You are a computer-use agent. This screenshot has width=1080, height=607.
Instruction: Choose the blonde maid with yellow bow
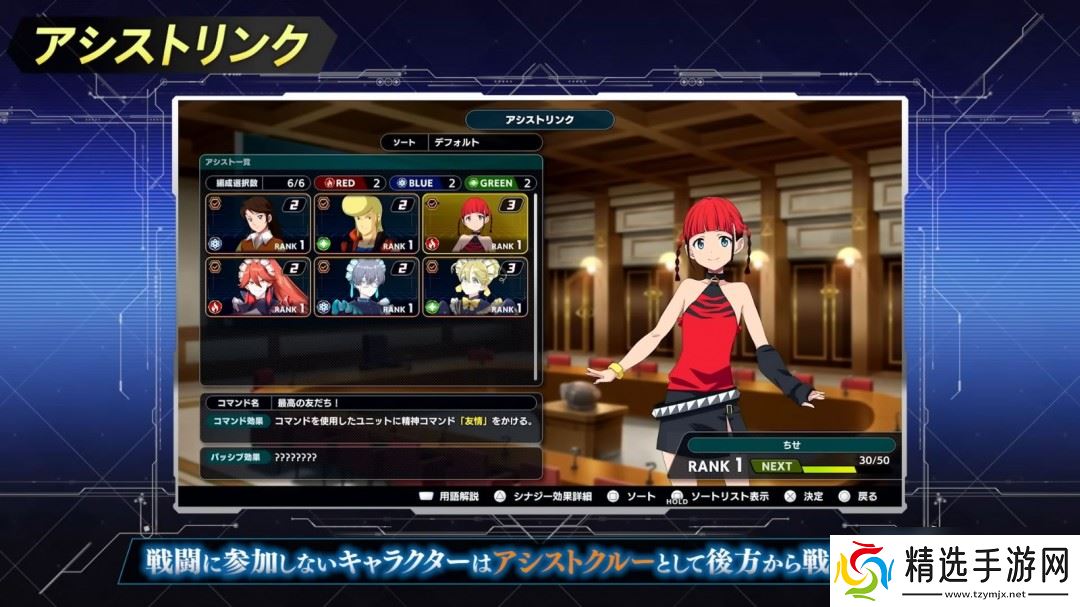(475, 287)
